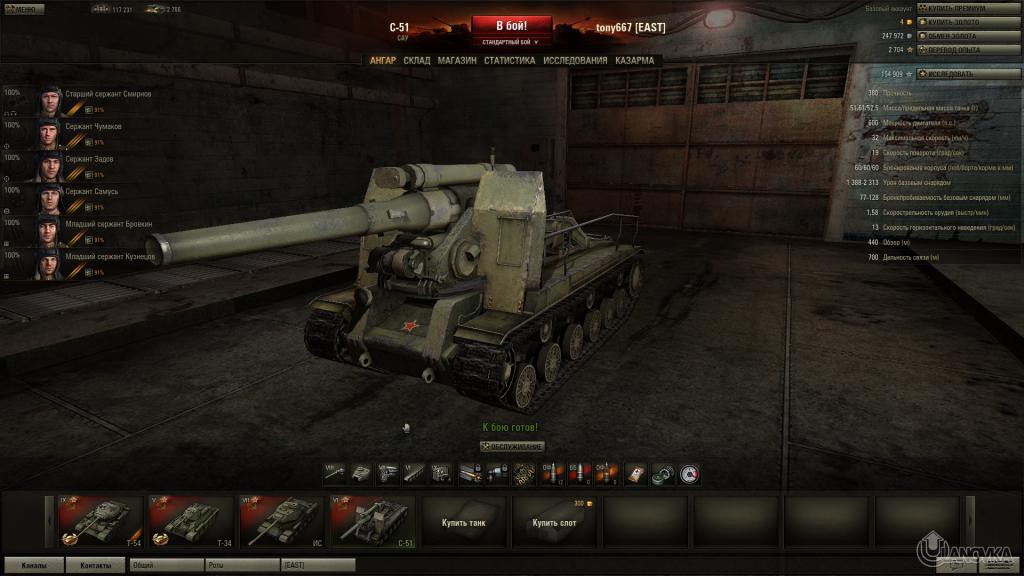Click the red "В бой!" battle button
1024x576 pixels.
click(x=512, y=25)
